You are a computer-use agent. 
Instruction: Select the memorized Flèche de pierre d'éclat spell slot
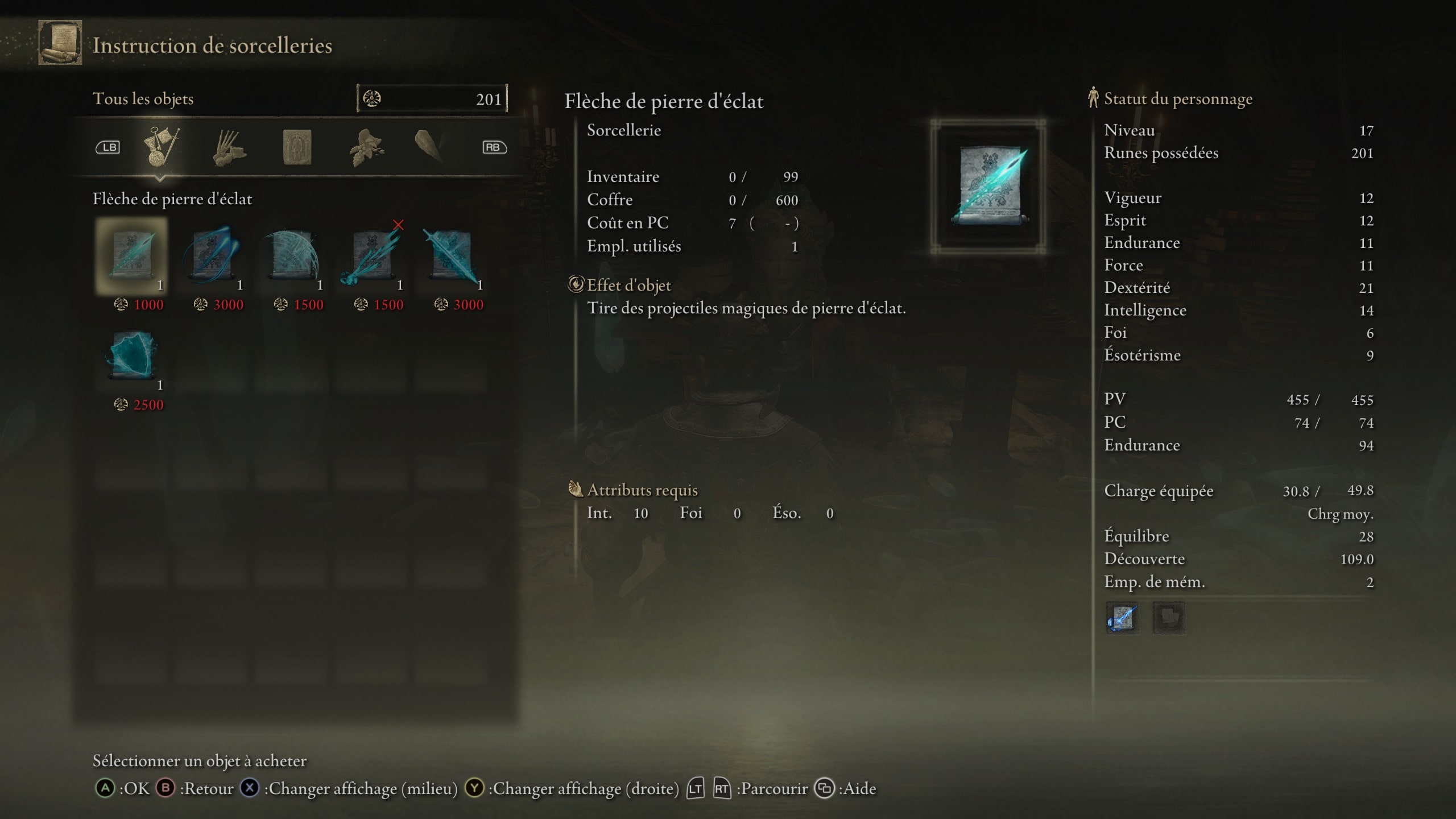click(x=1123, y=619)
